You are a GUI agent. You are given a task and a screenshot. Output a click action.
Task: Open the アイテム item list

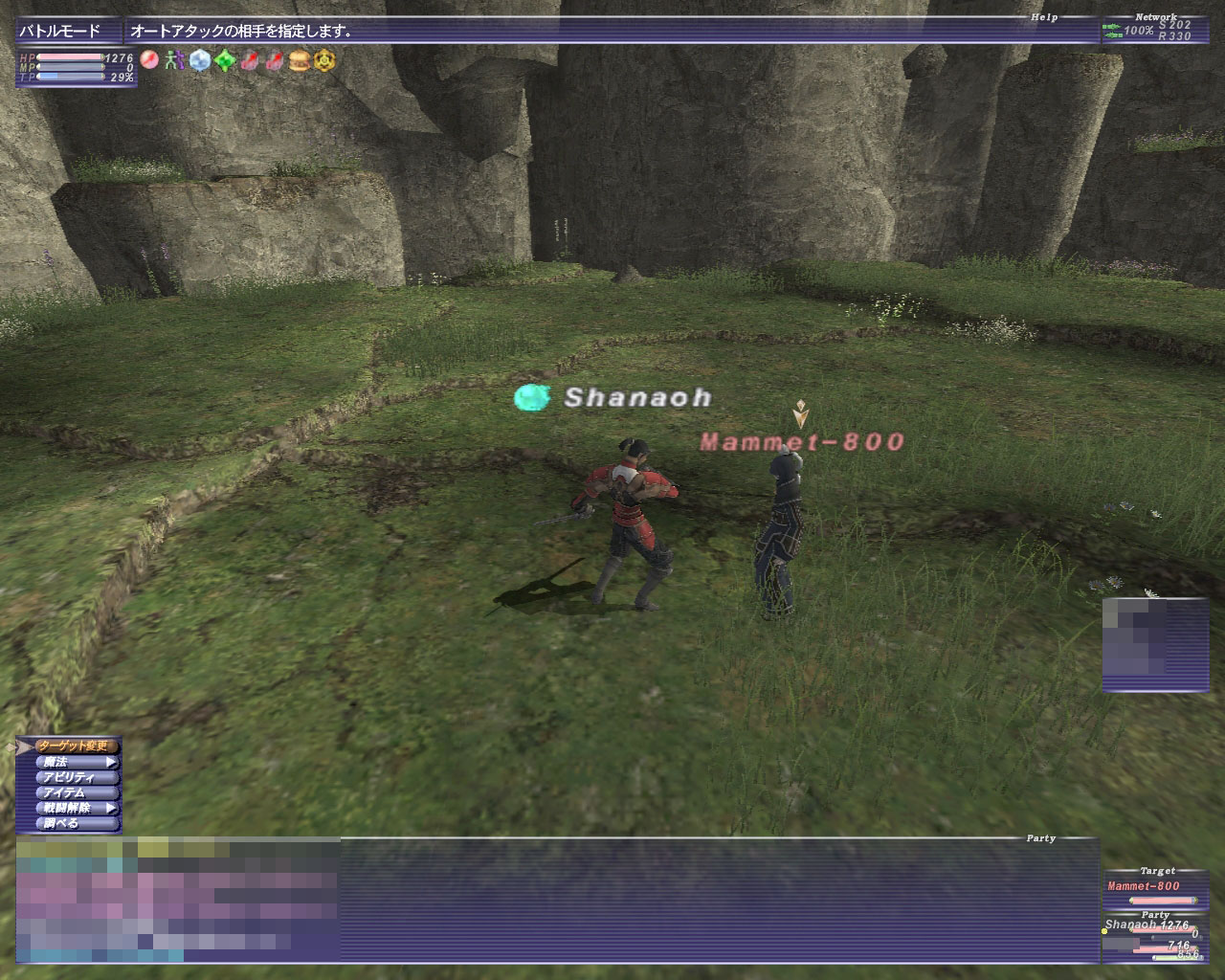tap(77, 792)
